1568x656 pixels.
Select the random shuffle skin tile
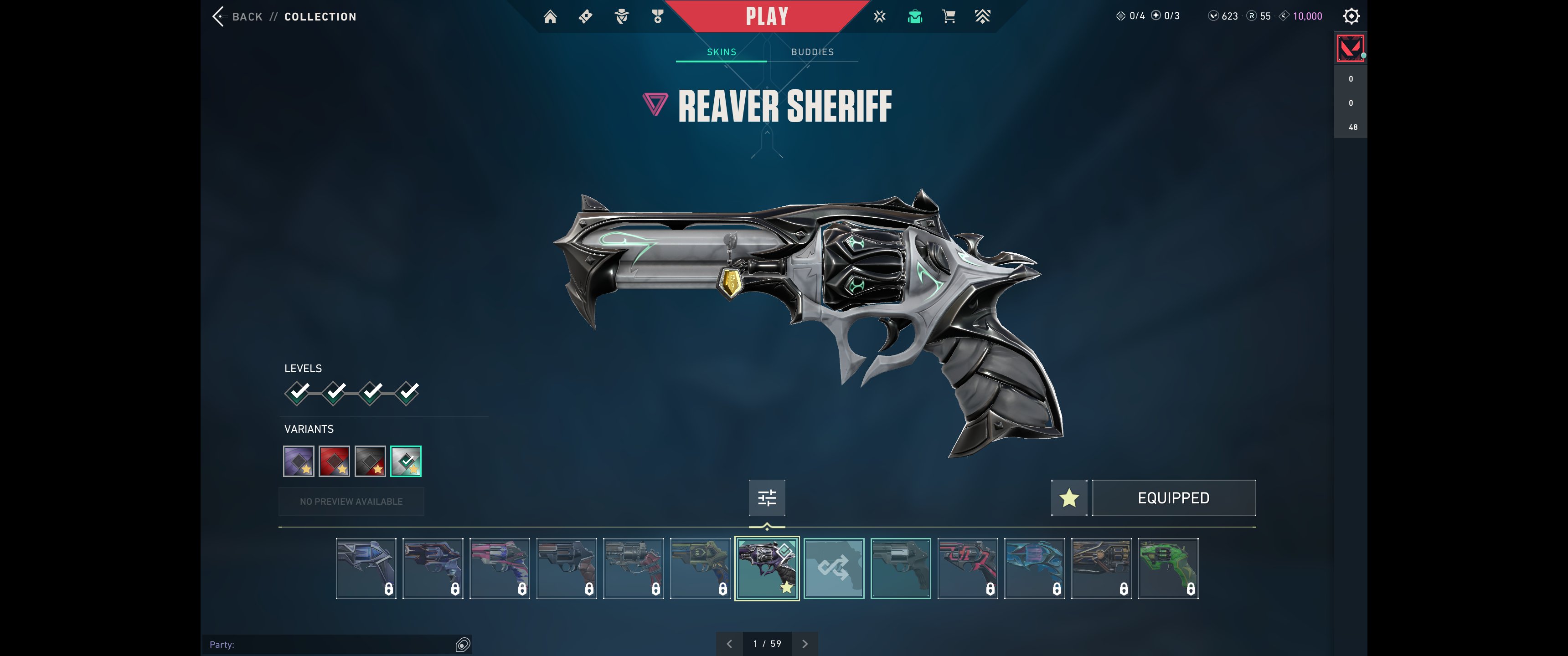[x=833, y=569]
